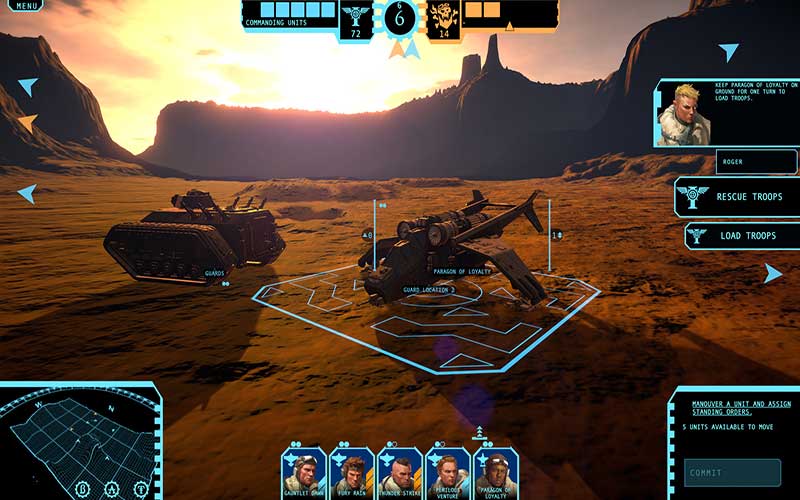Select the Guards tank unit label

pyautogui.click(x=215, y=272)
